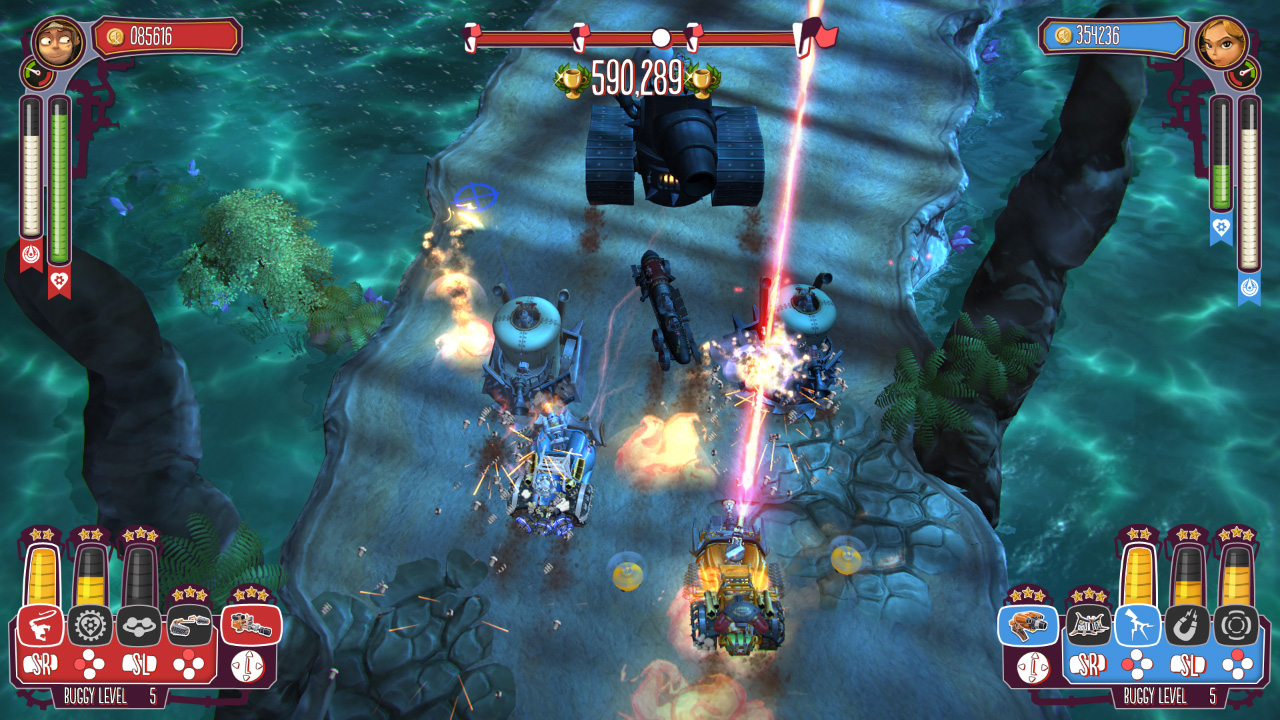The height and width of the screenshot is (720, 1280).
Task: Click the white marker on the level progress bar
Action: coord(660,38)
